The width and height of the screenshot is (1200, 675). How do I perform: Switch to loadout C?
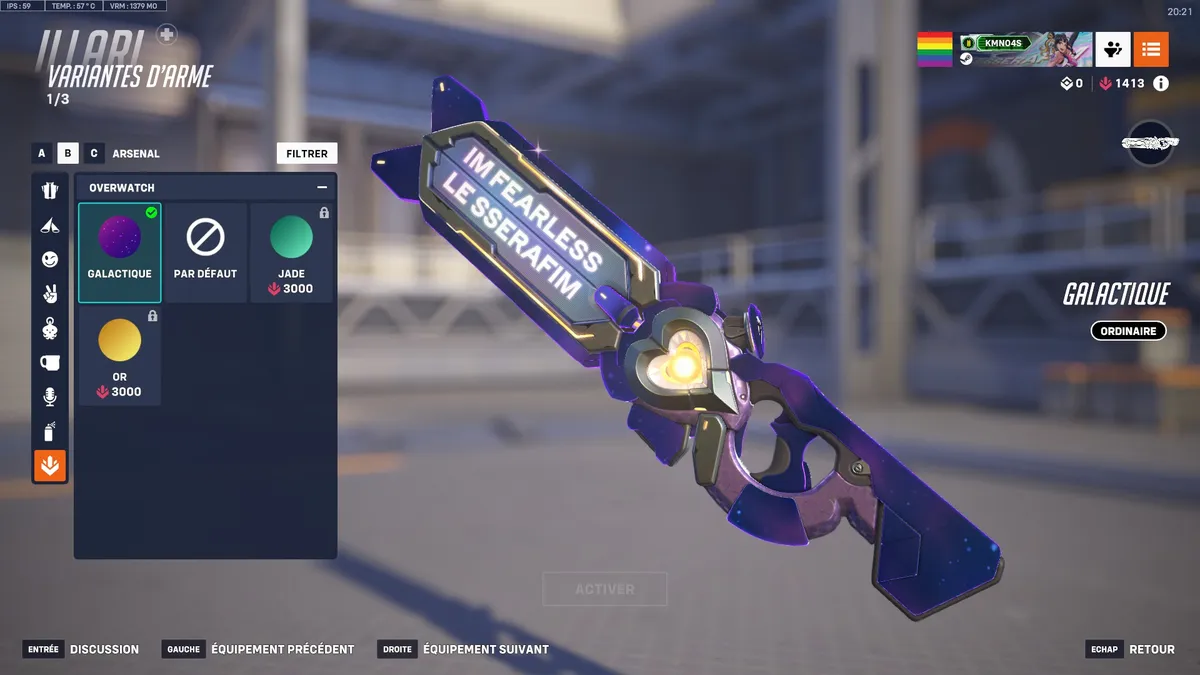[x=94, y=153]
